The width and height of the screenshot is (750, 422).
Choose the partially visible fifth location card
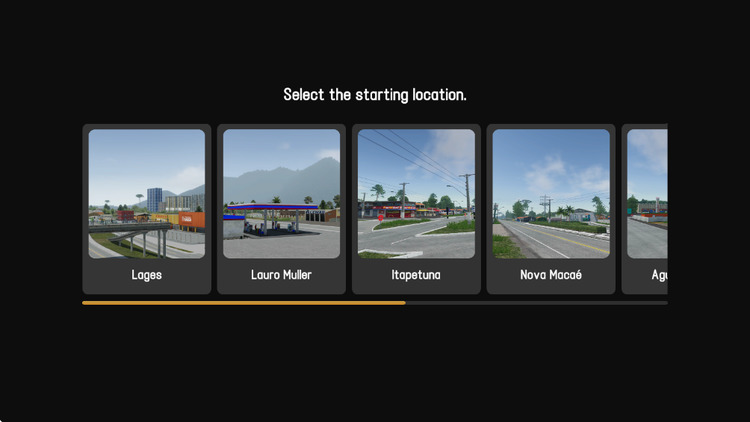tap(645, 208)
